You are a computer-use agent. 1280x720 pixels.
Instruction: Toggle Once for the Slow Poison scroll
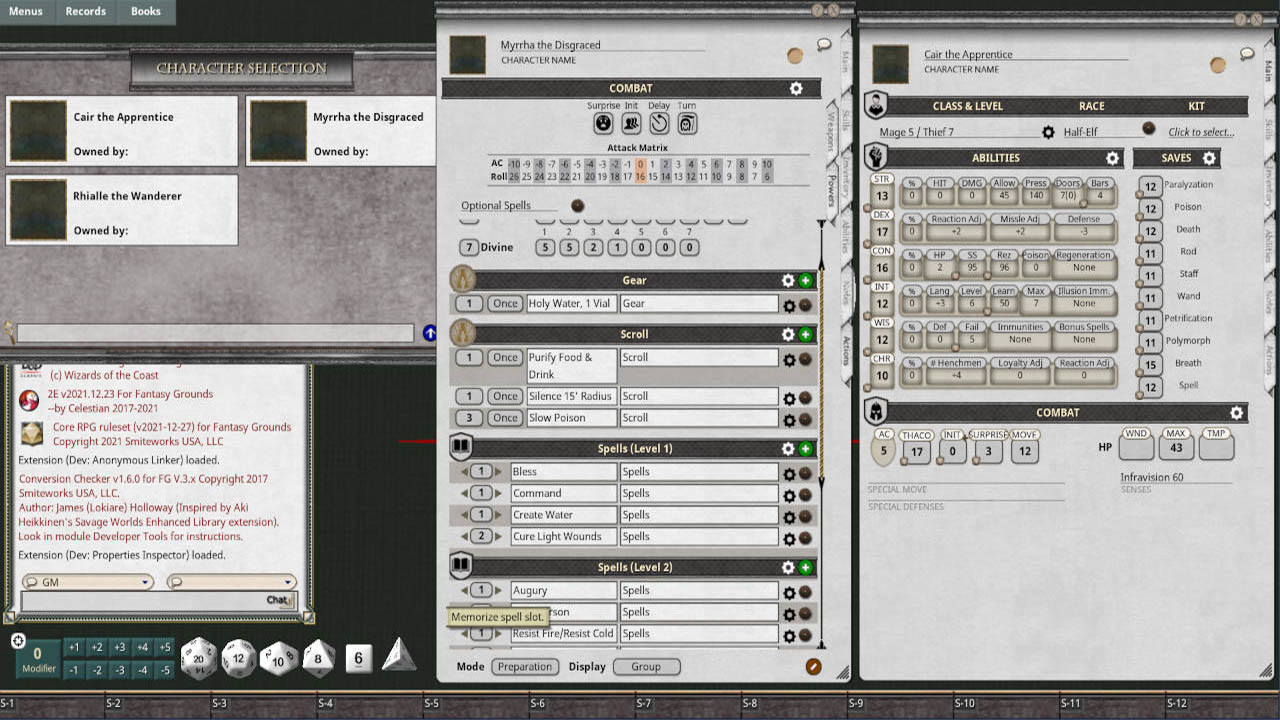pos(505,417)
